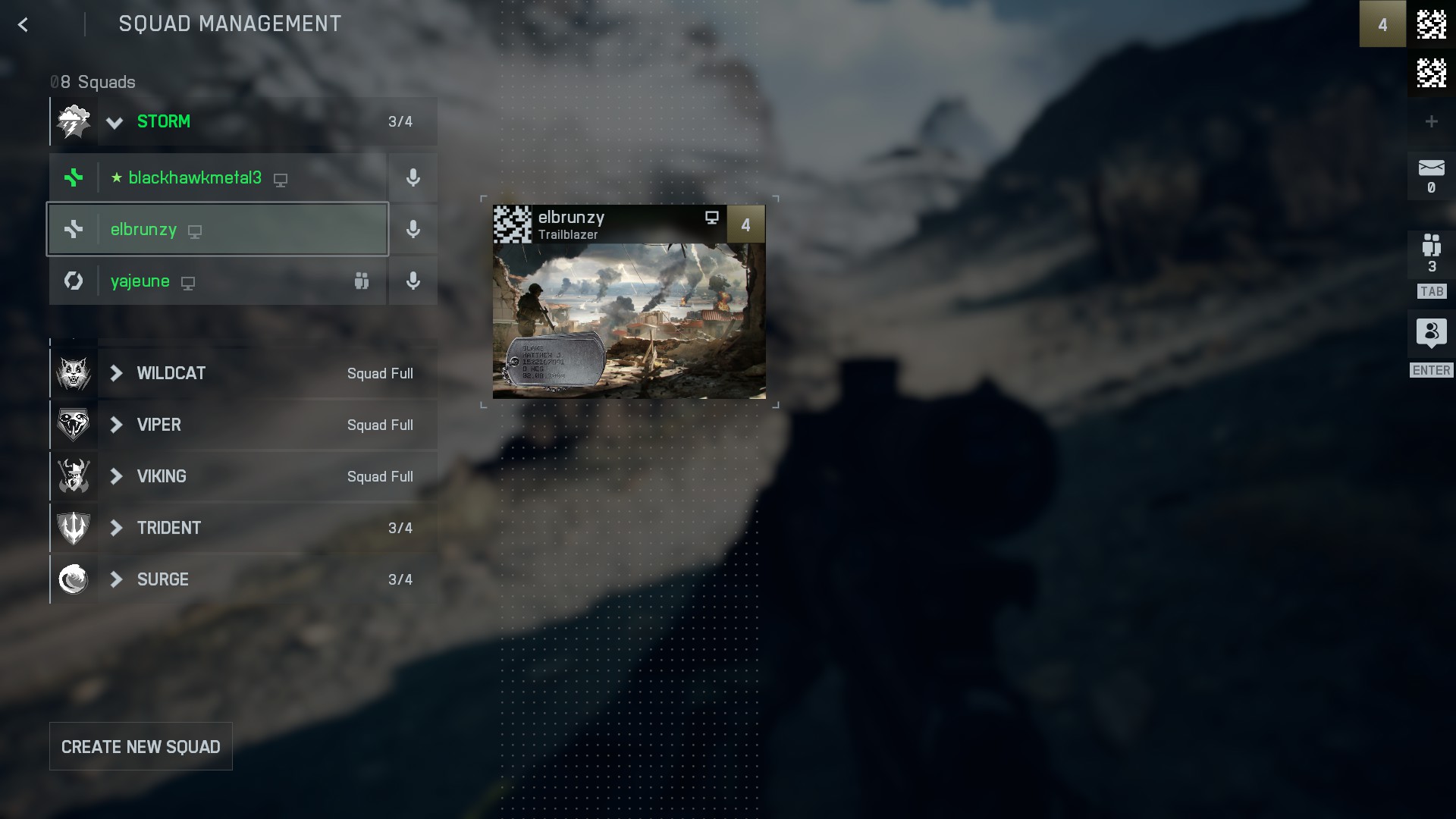Open the mail inbox icon
Viewport: 1456px width, 819px height.
coord(1431,175)
